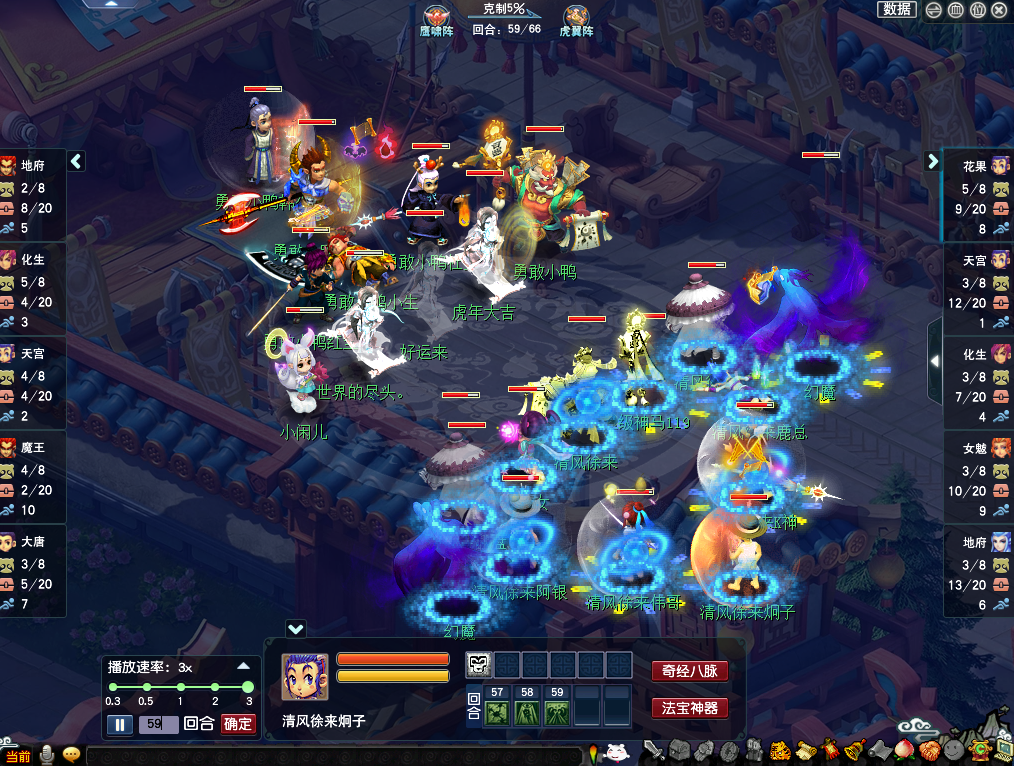The image size is (1014, 766).
Task: Pause the battle replay playback
Action: point(119,724)
